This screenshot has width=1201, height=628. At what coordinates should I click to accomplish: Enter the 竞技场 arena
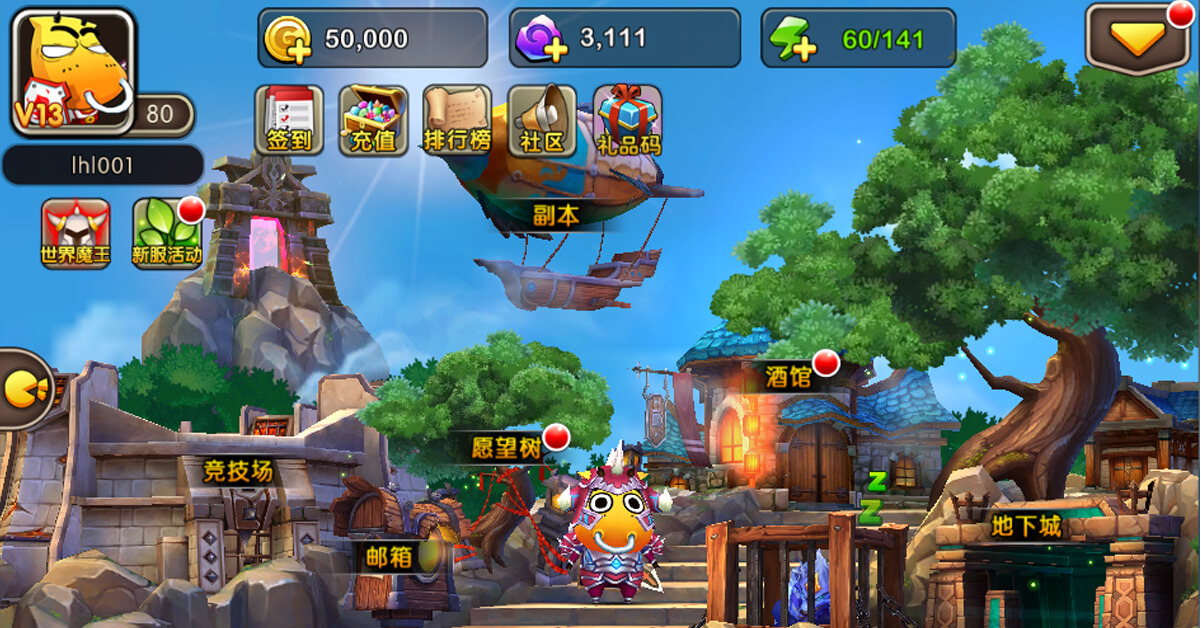[x=237, y=471]
